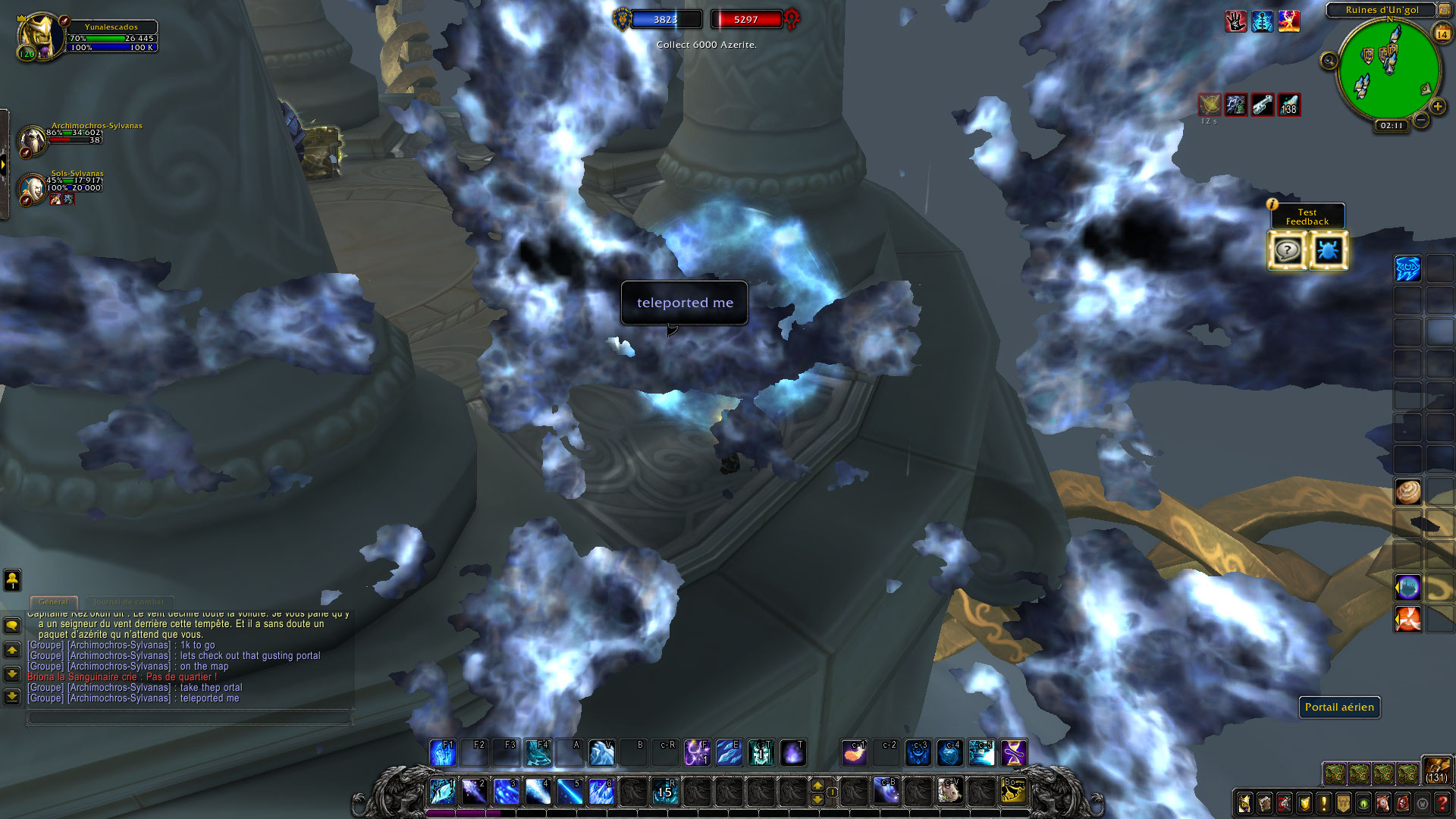This screenshot has width=1456, height=819.
Task: Open the backpack showing 131 free slots
Action: [x=1436, y=769]
